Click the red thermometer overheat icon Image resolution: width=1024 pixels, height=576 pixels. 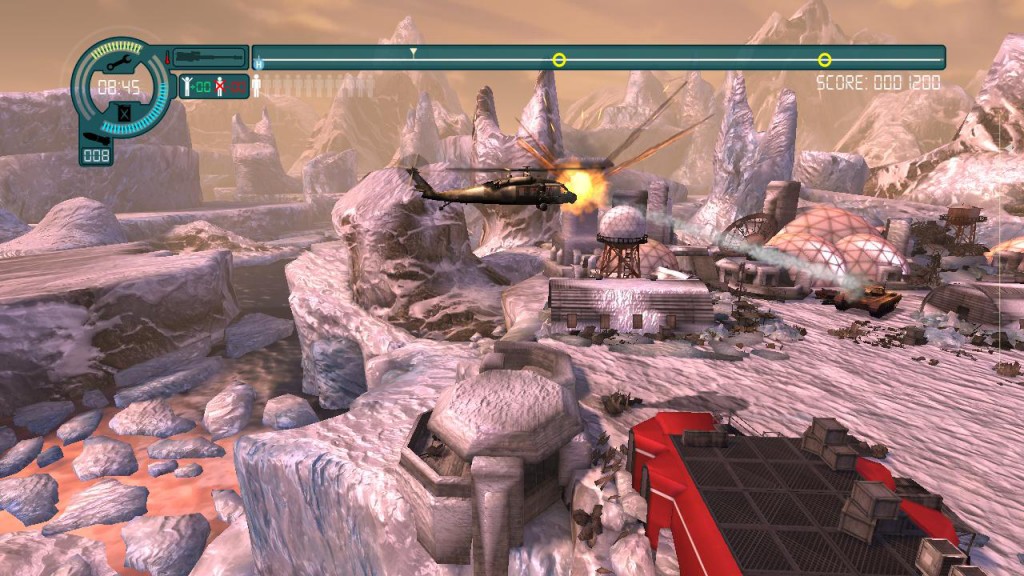click(167, 55)
